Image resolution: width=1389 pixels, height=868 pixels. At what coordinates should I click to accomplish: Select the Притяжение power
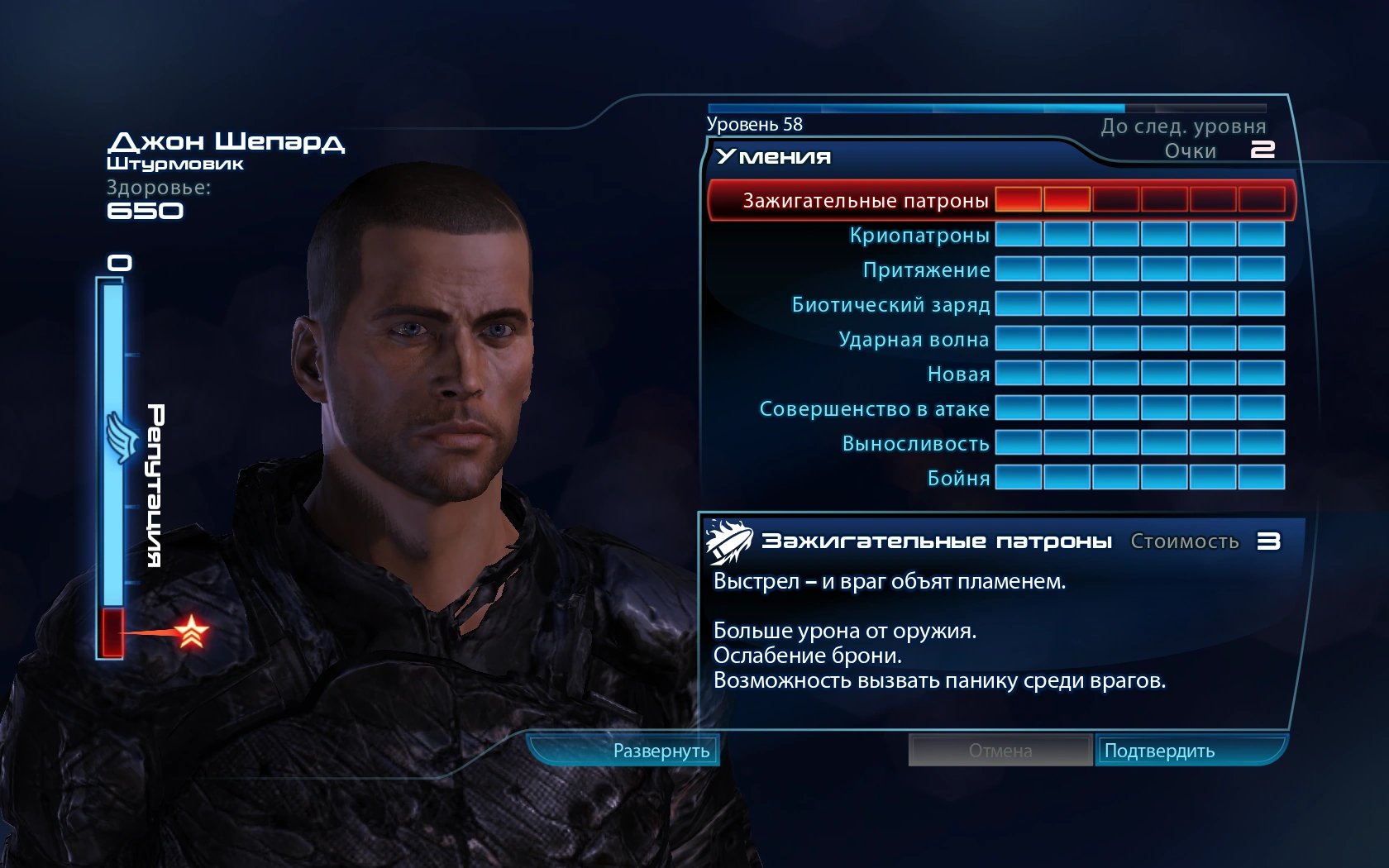(926, 270)
